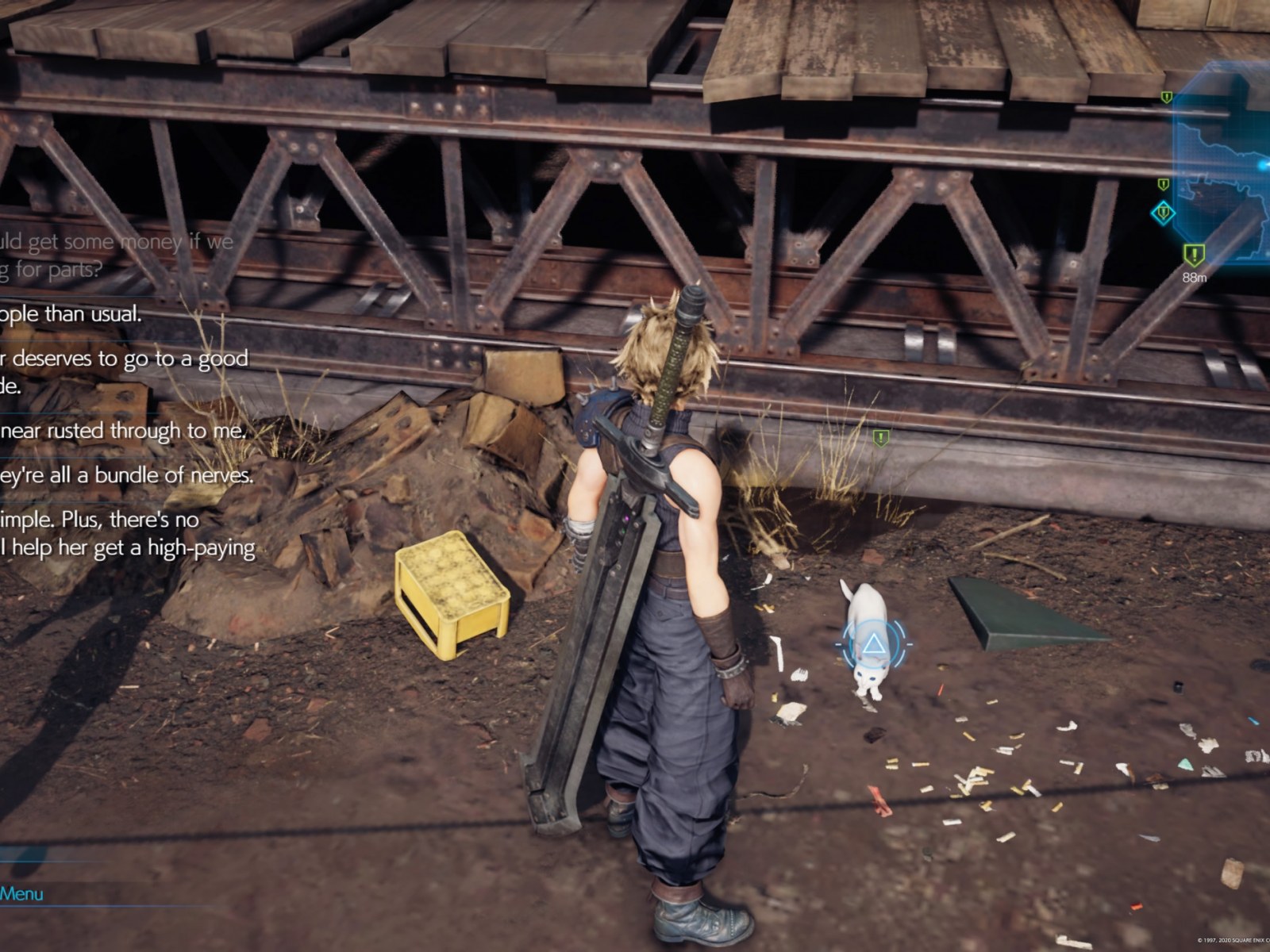The height and width of the screenshot is (952, 1270).
Task: Select the quest marker labeled 88m
Action: [x=1194, y=255]
